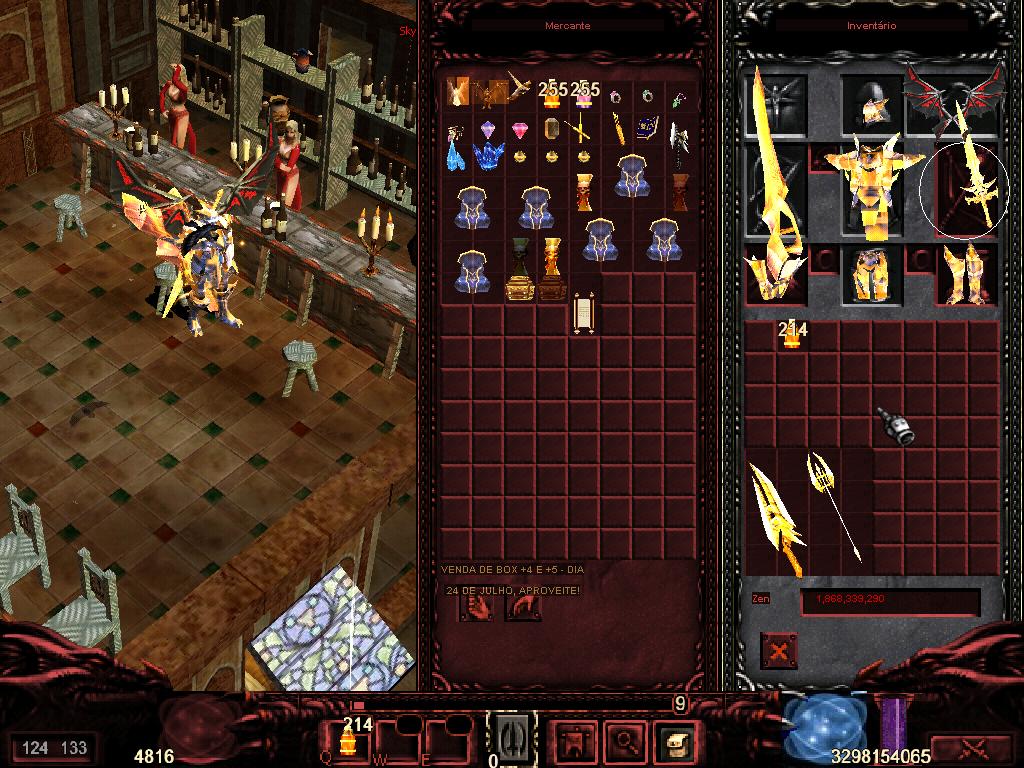Choose the parchment scroll in merchant shop
The height and width of the screenshot is (768, 1024).
(x=584, y=313)
